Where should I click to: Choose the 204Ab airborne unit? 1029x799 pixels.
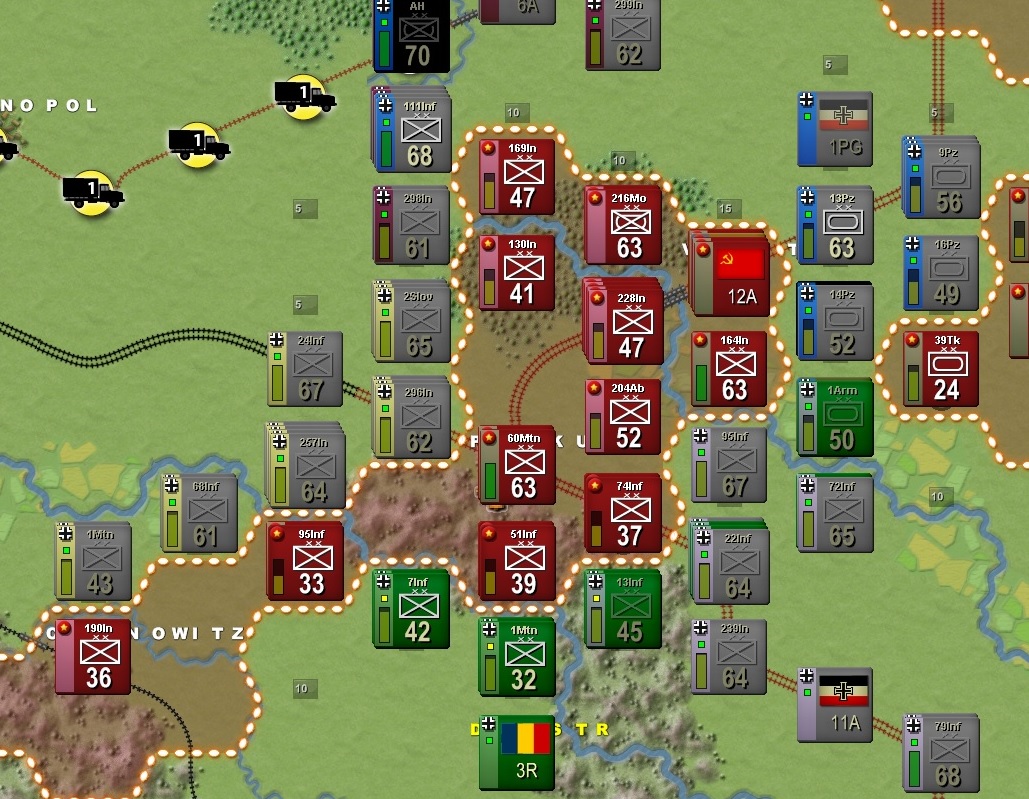coord(624,416)
